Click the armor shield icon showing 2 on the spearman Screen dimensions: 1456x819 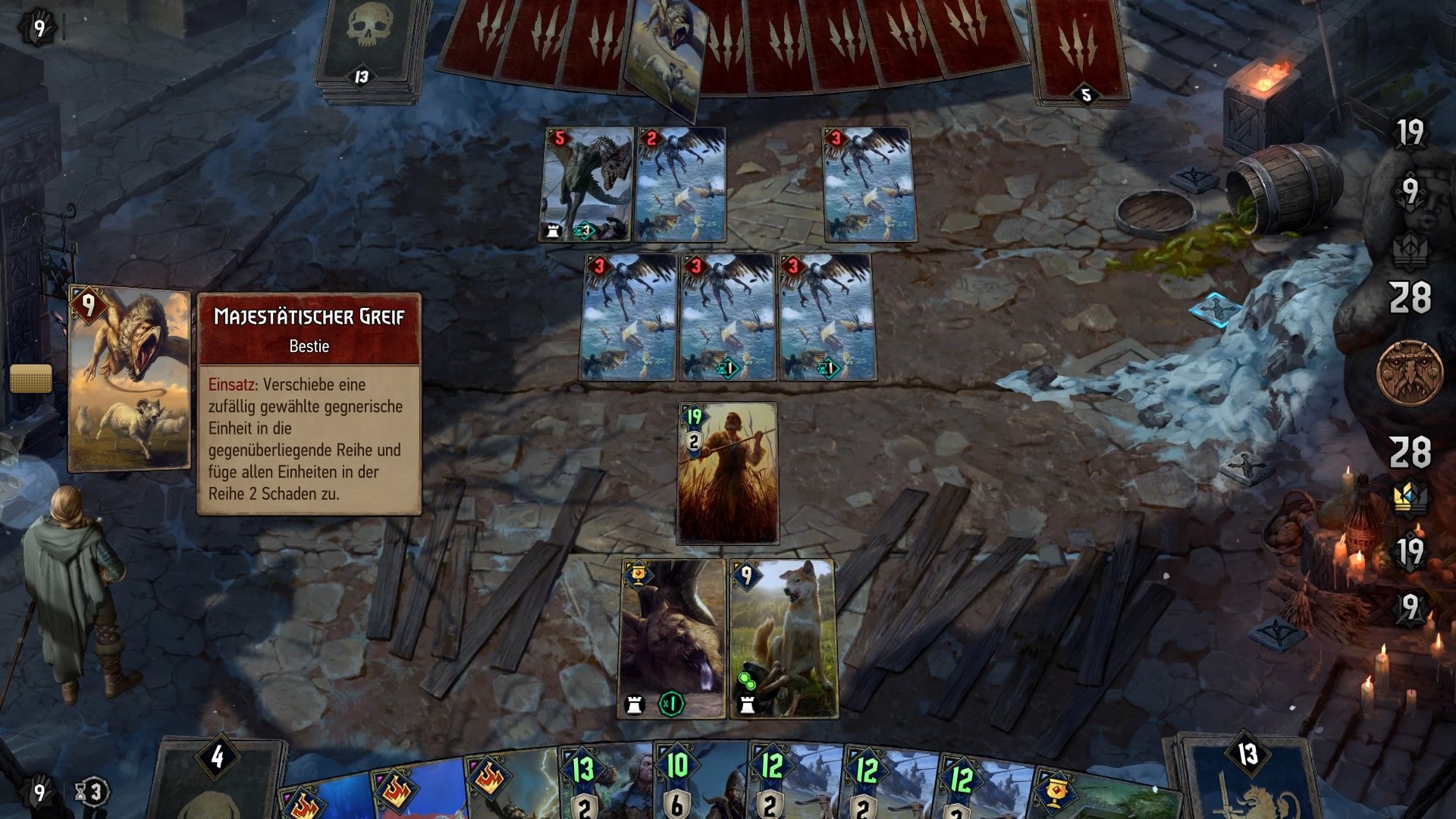coord(695,443)
